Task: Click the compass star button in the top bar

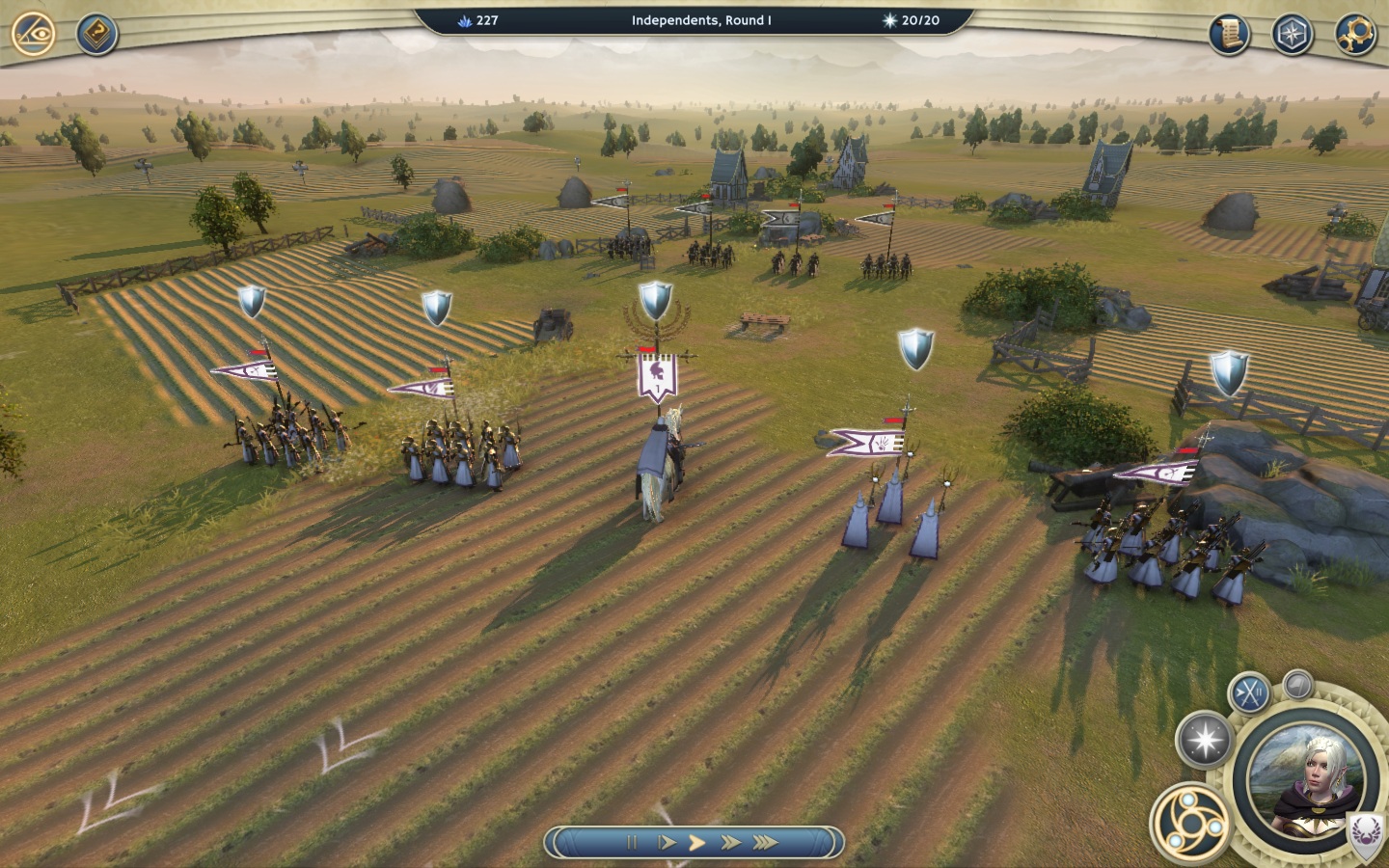Action: point(1292,35)
